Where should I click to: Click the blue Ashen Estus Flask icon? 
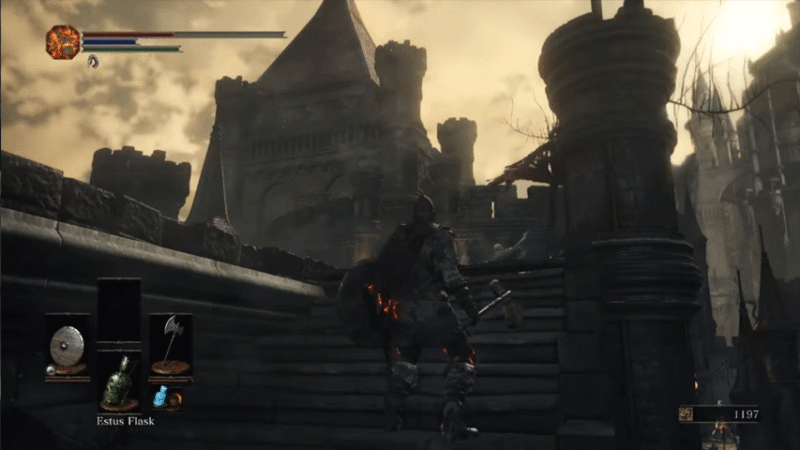click(x=159, y=397)
